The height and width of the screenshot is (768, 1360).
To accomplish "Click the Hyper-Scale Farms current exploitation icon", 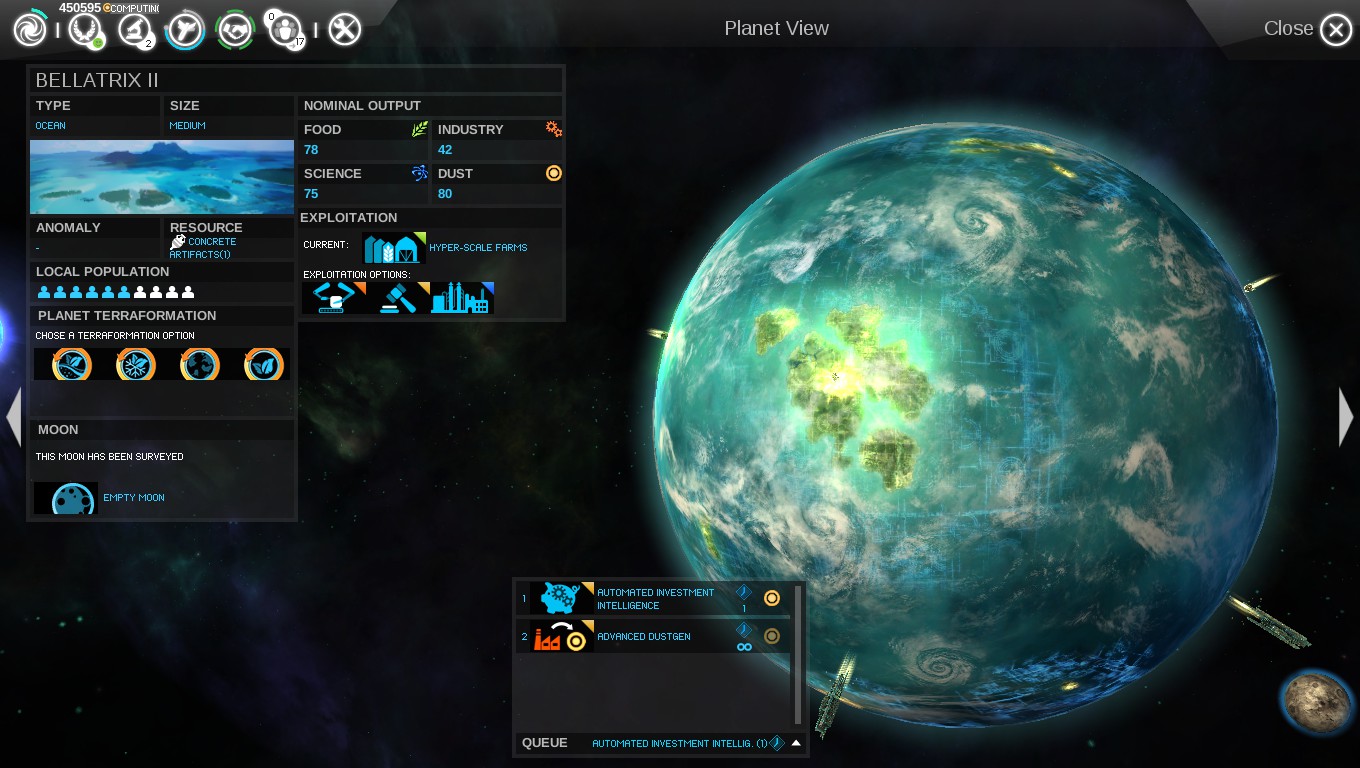I will point(394,248).
